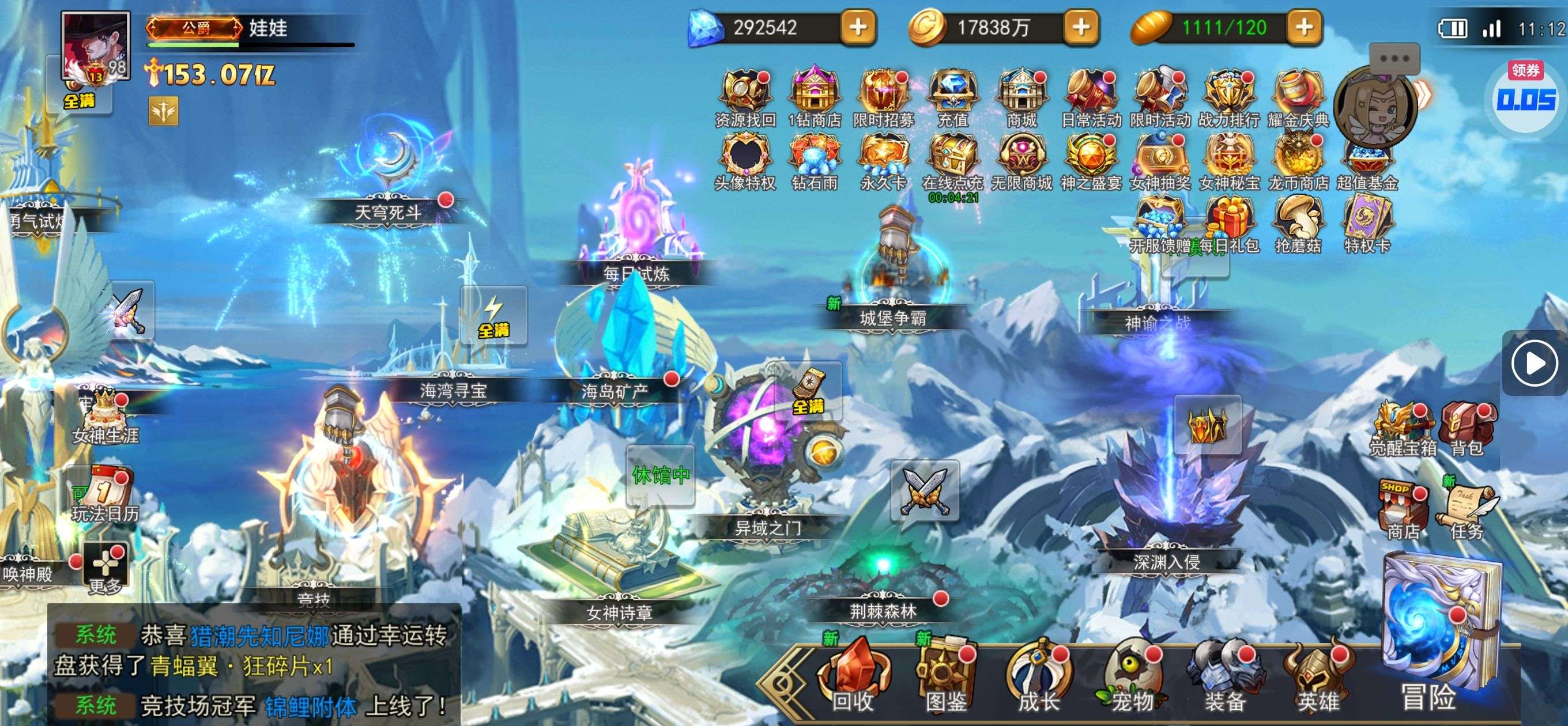This screenshot has height=726, width=1568.
Task: Open the 限时招募 recruitment event
Action: tap(883, 97)
